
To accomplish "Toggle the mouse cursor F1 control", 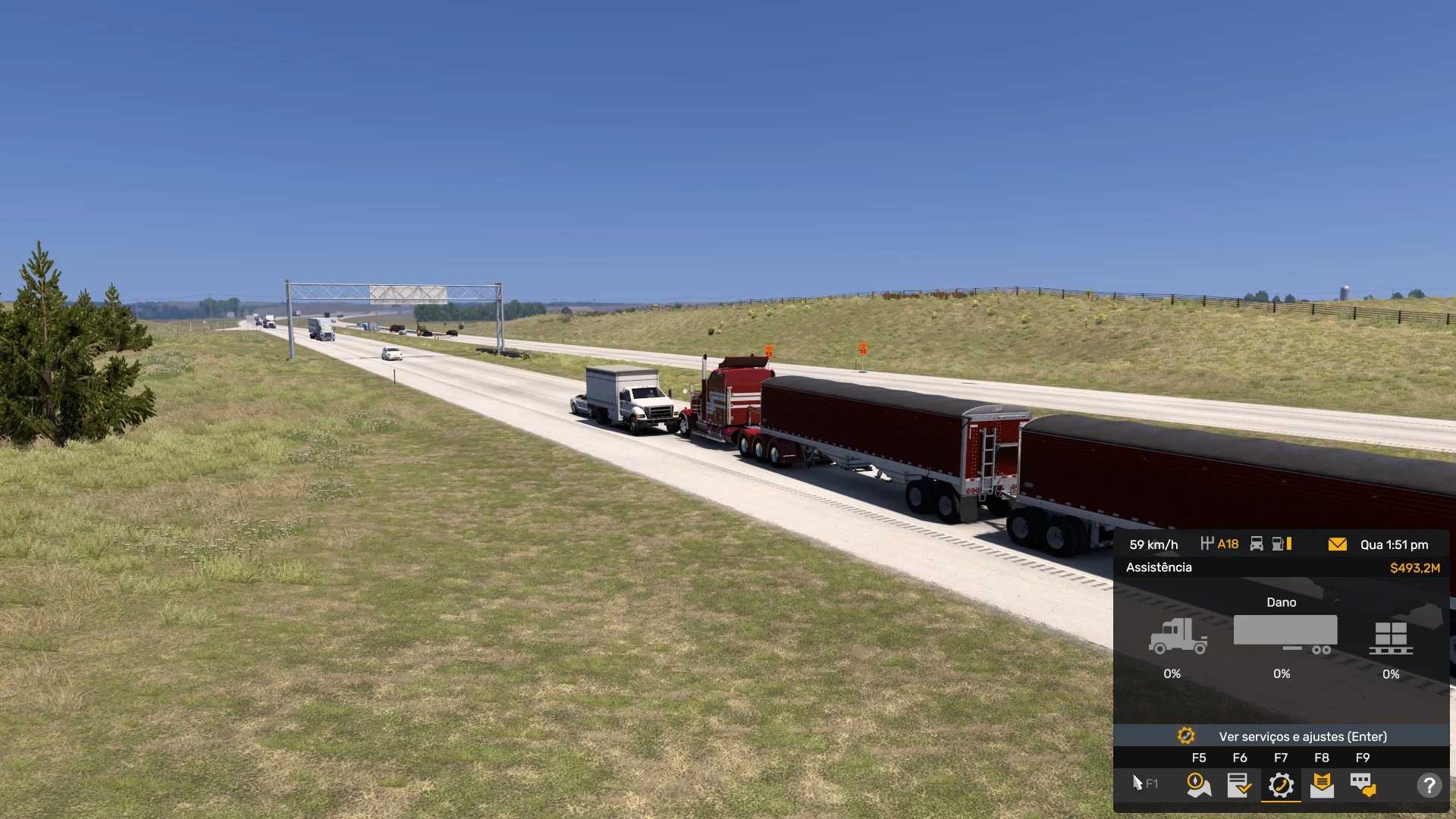I will [1144, 783].
